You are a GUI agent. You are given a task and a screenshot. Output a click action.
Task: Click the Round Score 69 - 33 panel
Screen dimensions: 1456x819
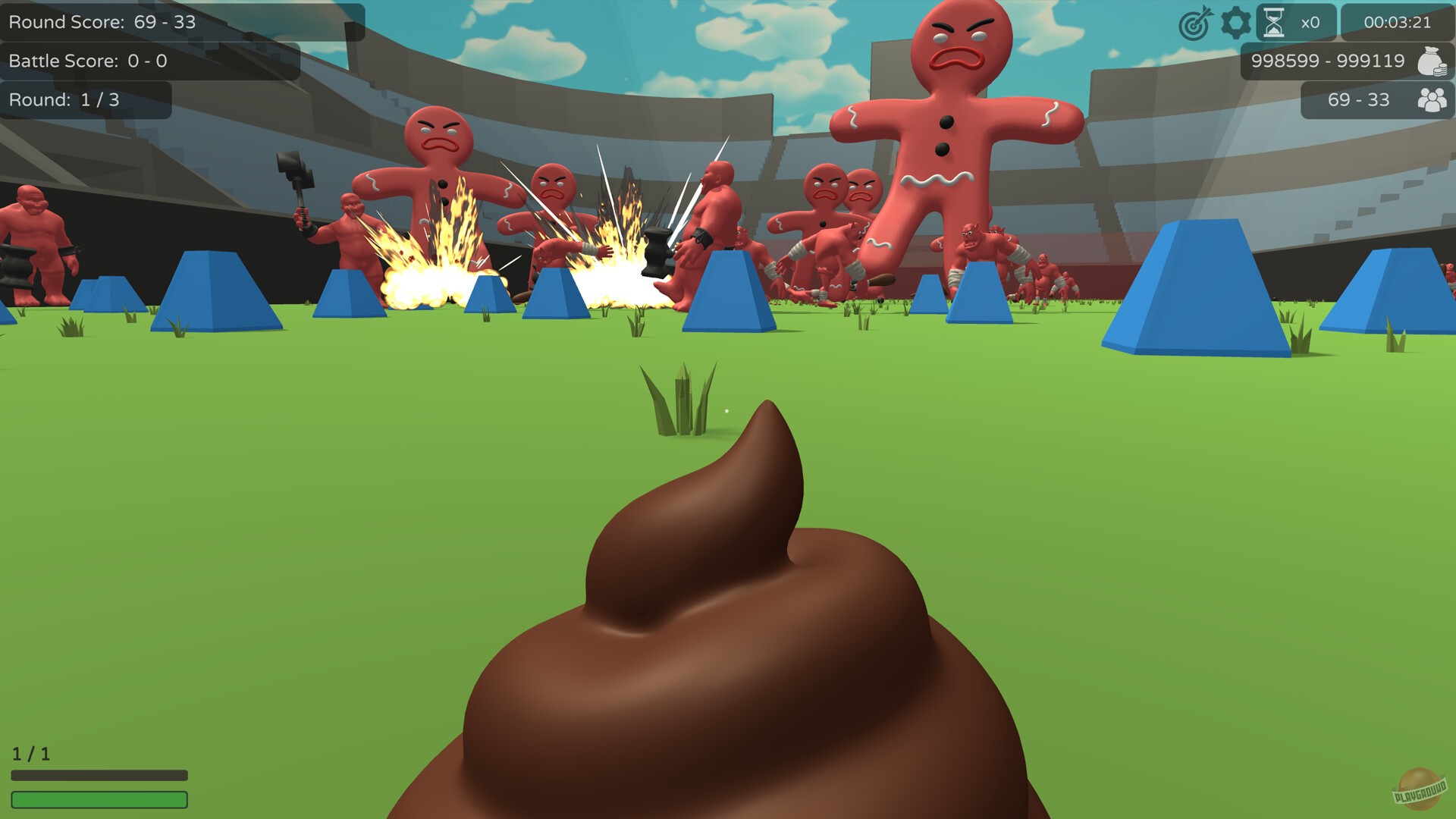[x=102, y=22]
